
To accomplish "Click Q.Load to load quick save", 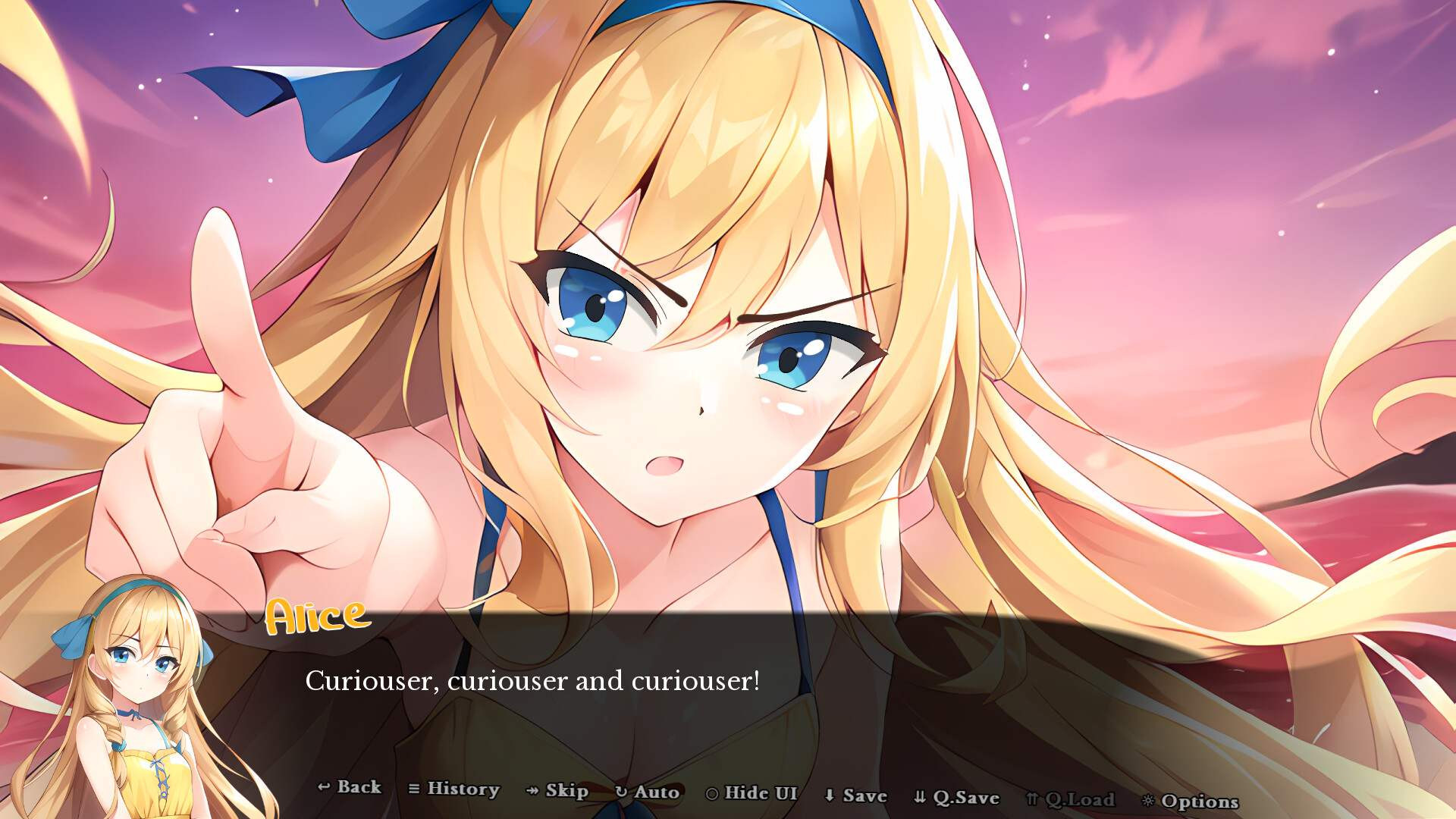I will (x=1074, y=799).
